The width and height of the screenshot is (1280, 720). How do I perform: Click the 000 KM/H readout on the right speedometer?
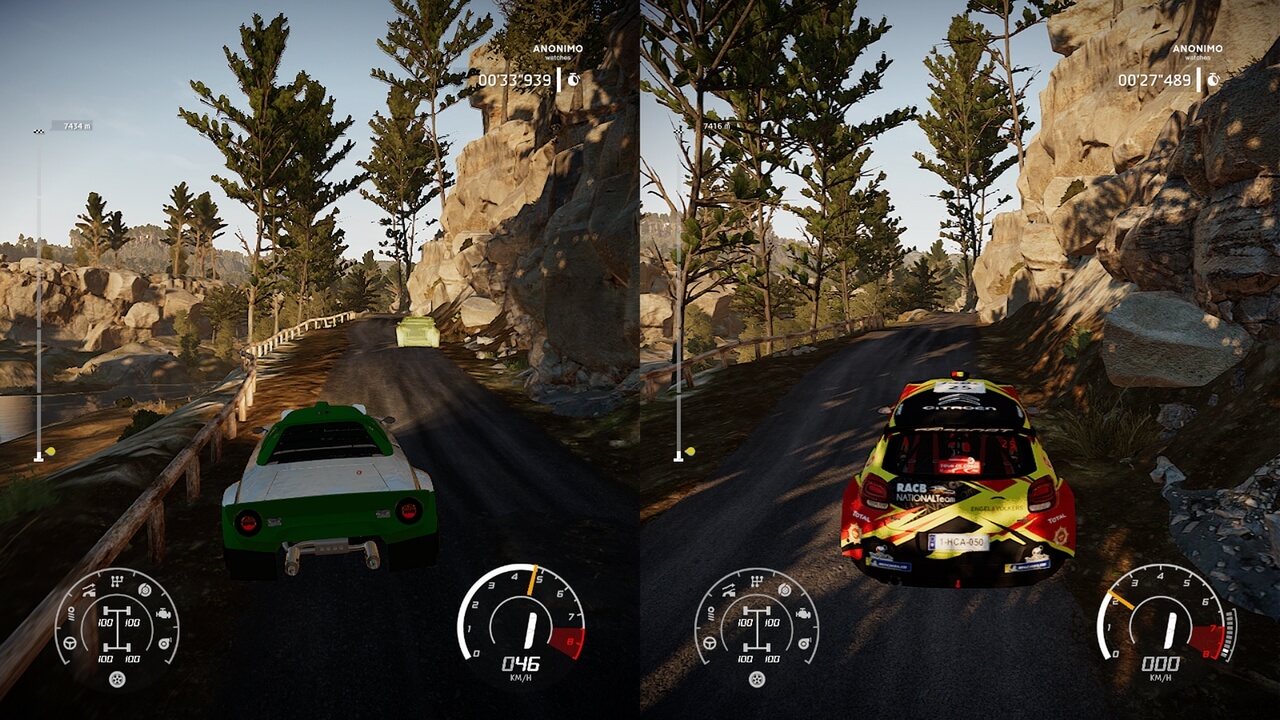pyautogui.click(x=1163, y=661)
